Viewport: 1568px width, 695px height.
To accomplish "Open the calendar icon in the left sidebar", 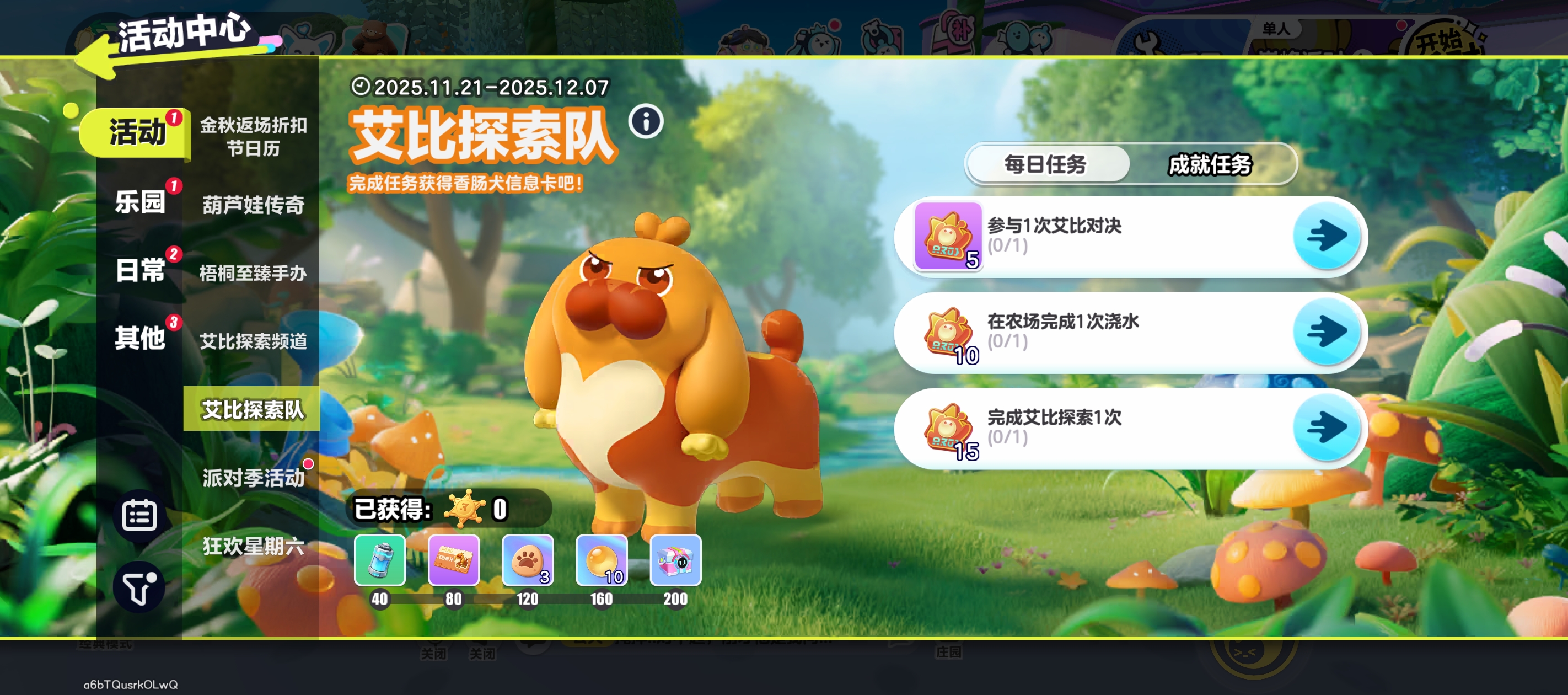I will coord(139,515).
